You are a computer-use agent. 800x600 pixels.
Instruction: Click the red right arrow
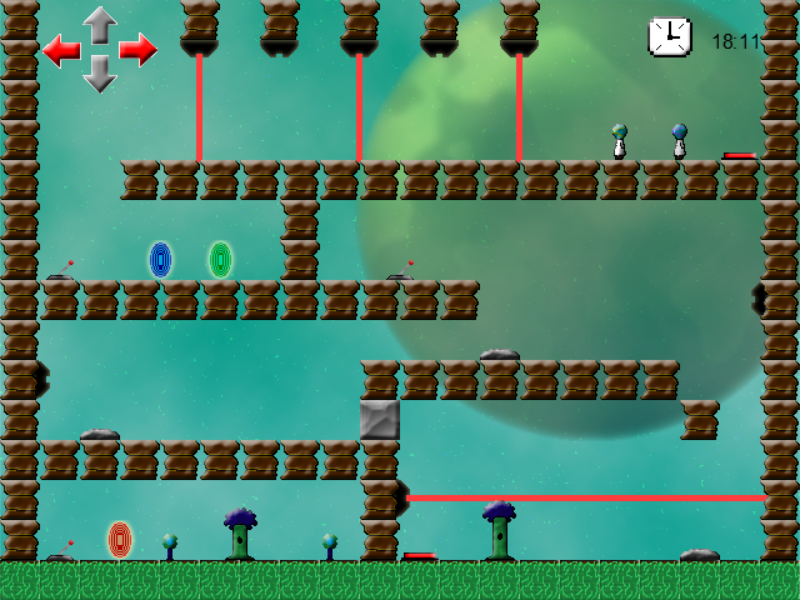tap(138, 49)
